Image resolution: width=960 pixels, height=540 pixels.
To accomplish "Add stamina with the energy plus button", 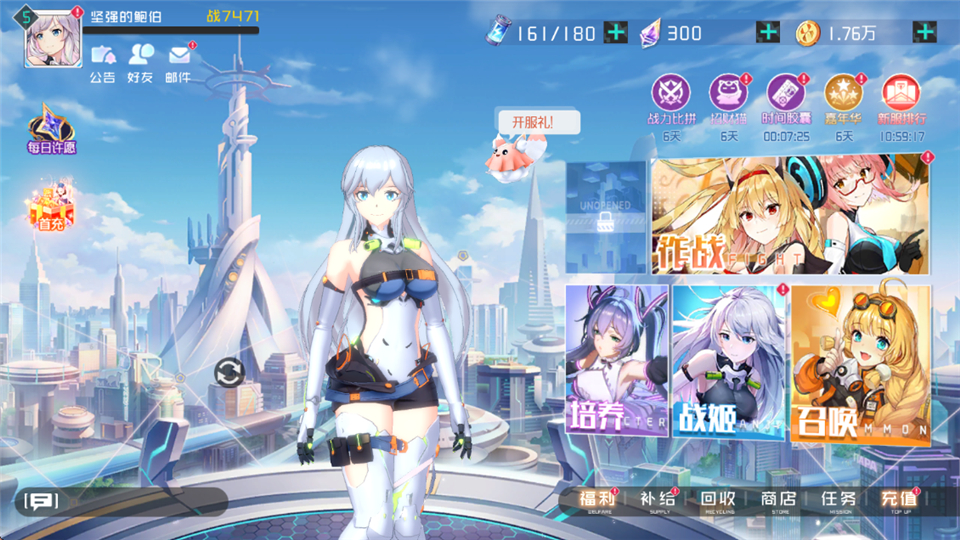I will 617,32.
